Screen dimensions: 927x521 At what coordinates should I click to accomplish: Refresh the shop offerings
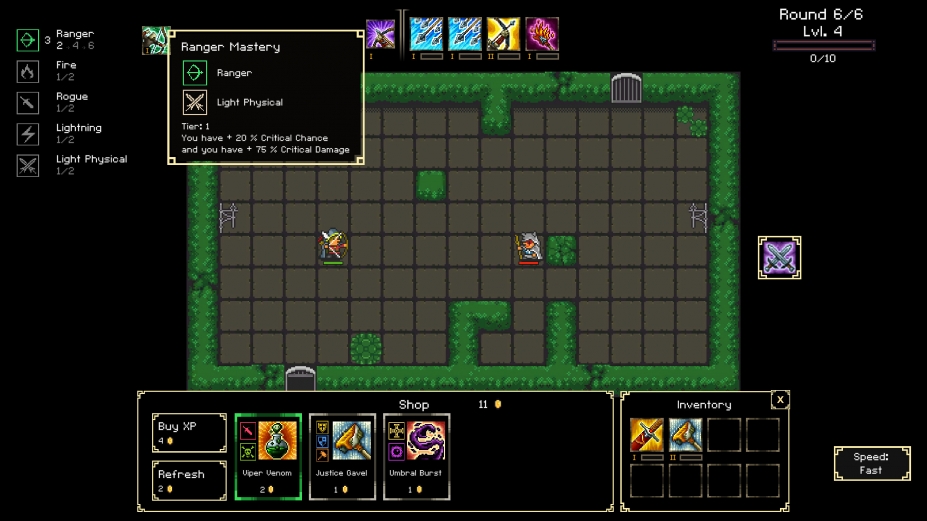(189, 480)
